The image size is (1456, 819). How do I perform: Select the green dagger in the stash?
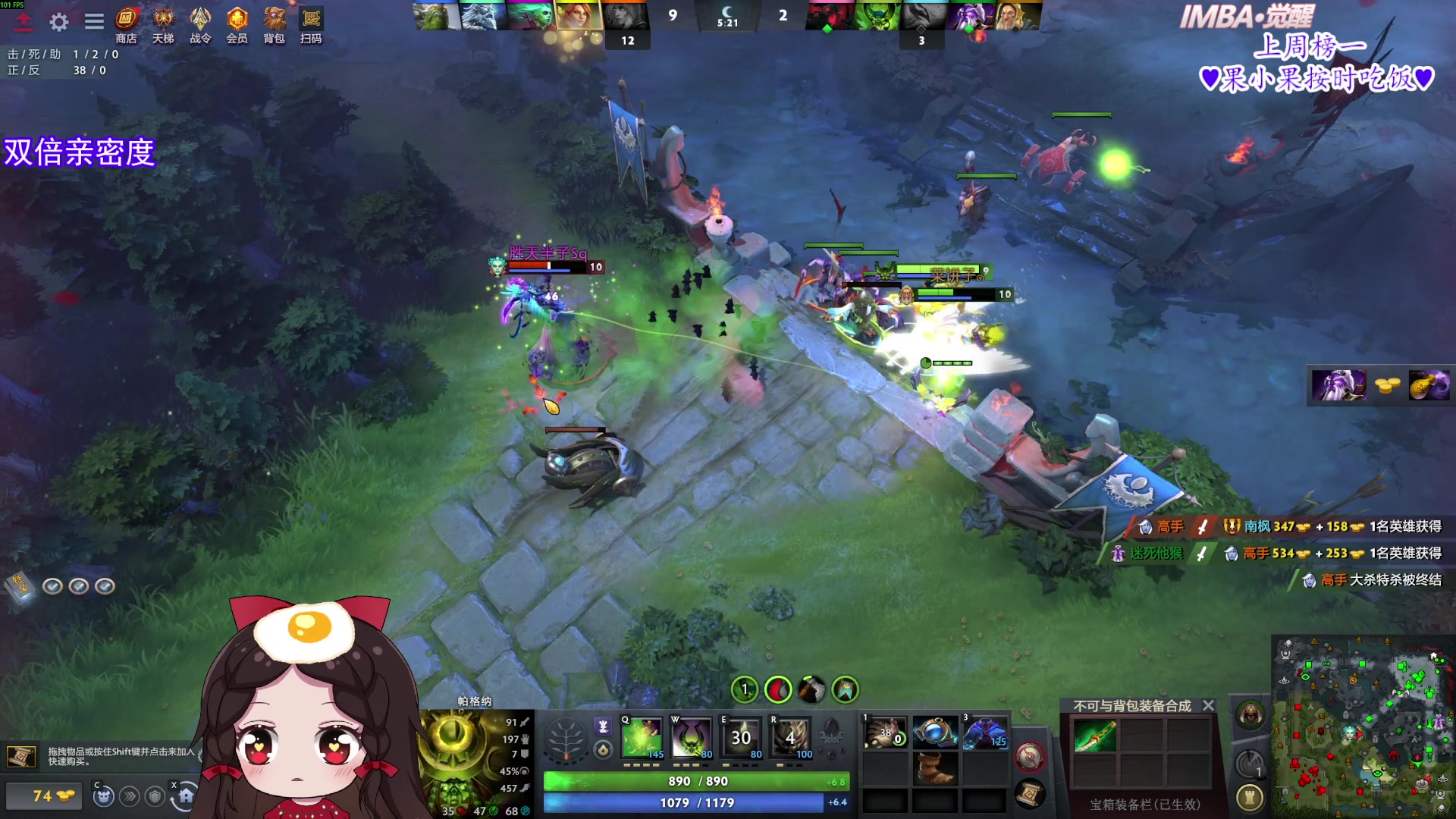[x=1094, y=735]
